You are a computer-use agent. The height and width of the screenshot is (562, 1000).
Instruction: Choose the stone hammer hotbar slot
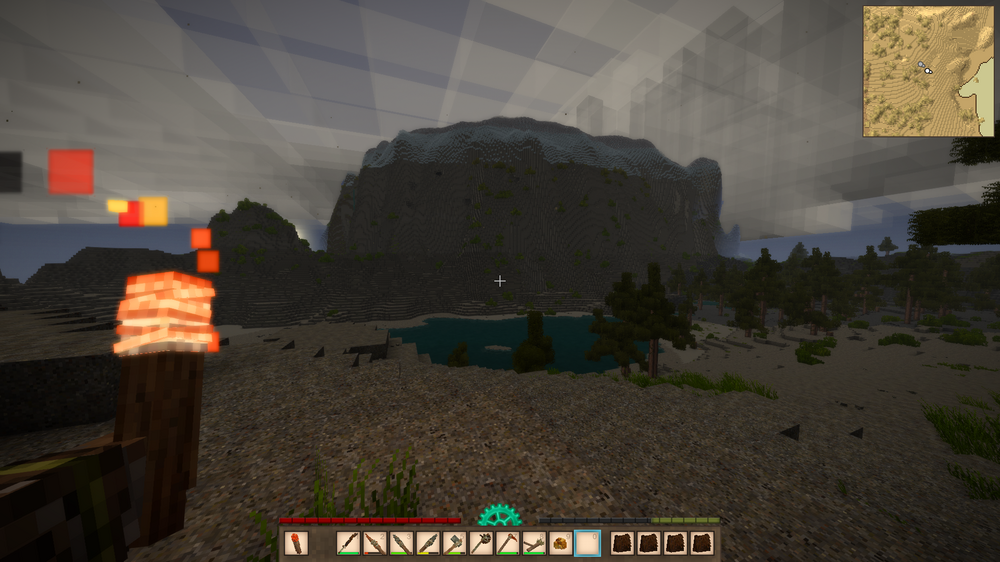[x=454, y=544]
